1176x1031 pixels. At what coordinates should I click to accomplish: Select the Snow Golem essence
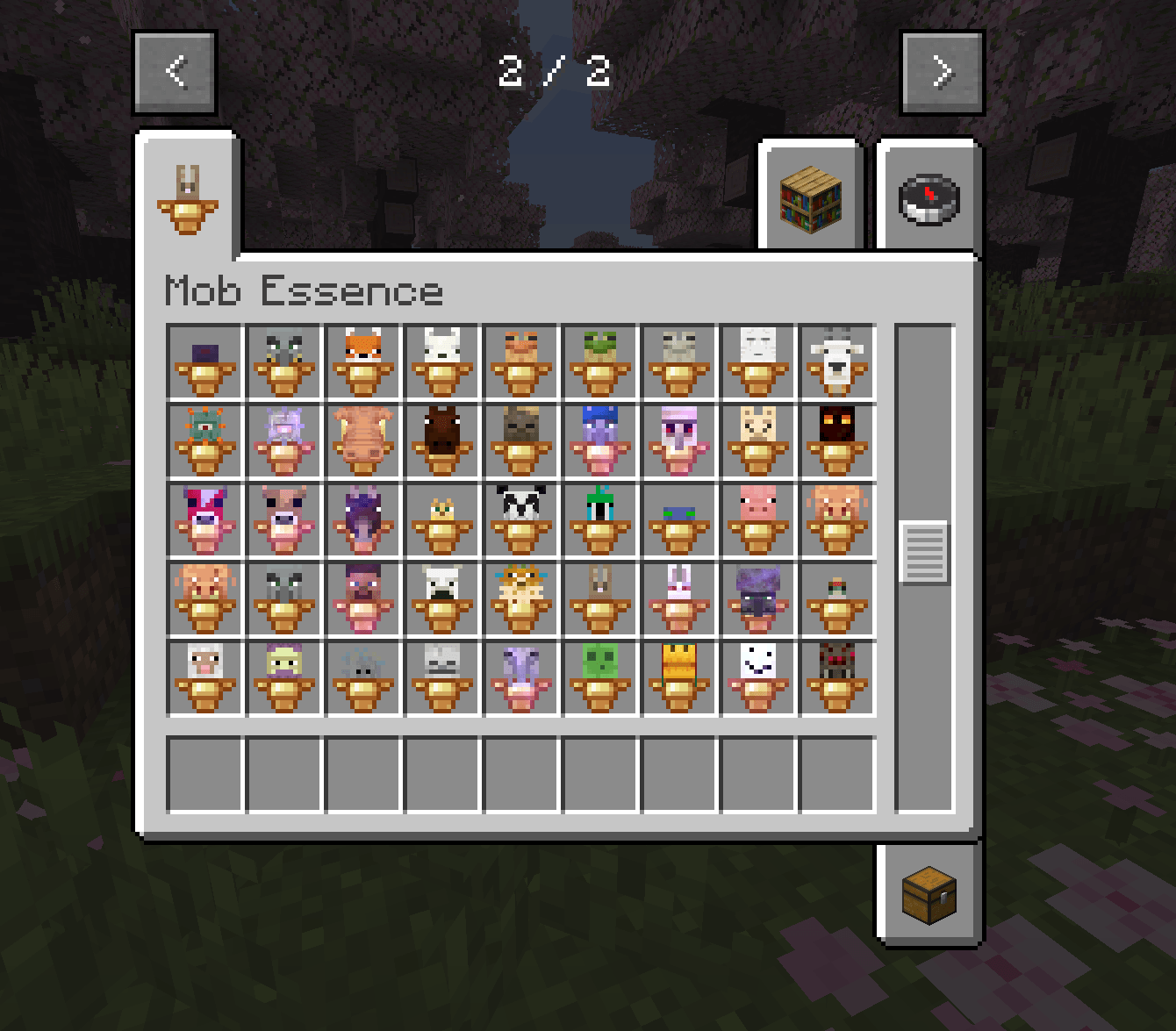757,676
